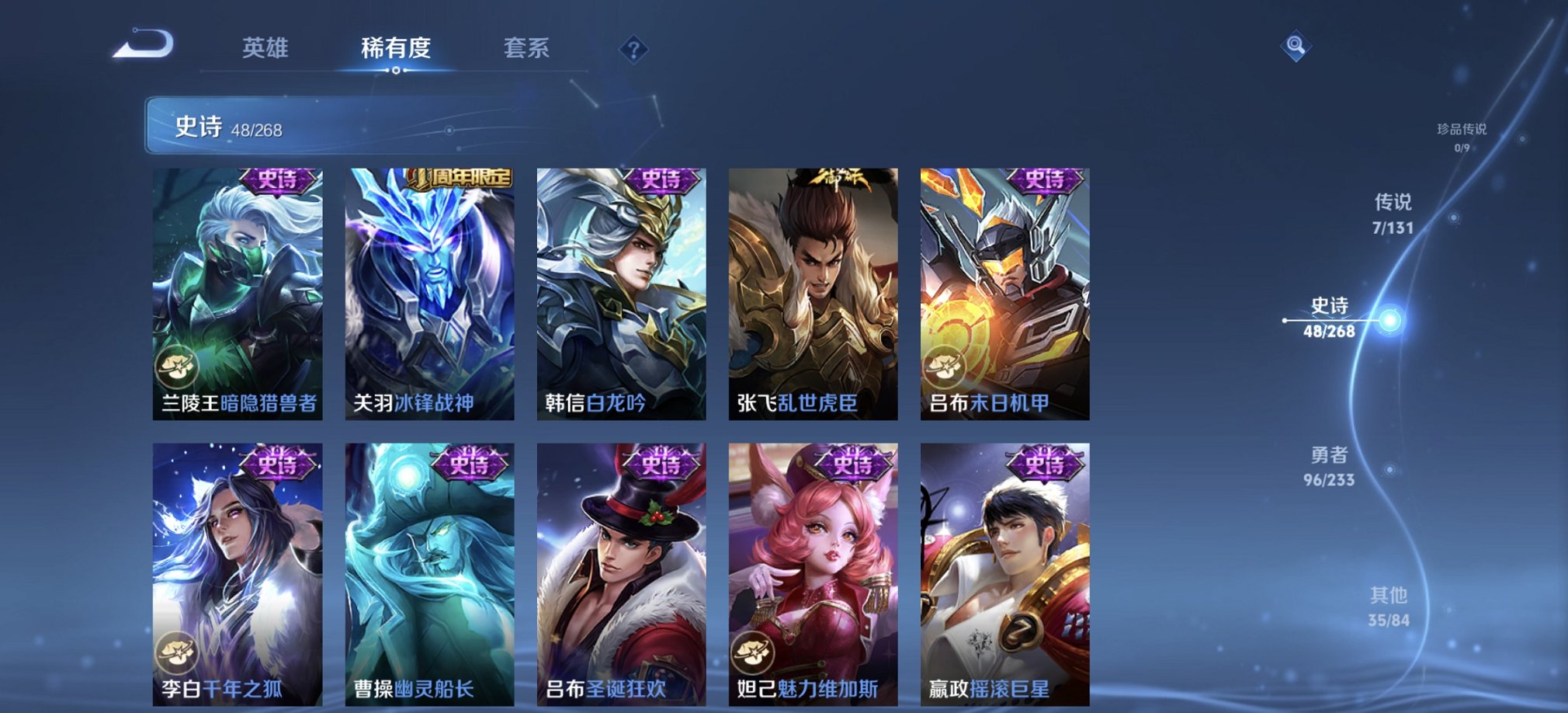Switch to the 英雄 tab

[267, 49]
